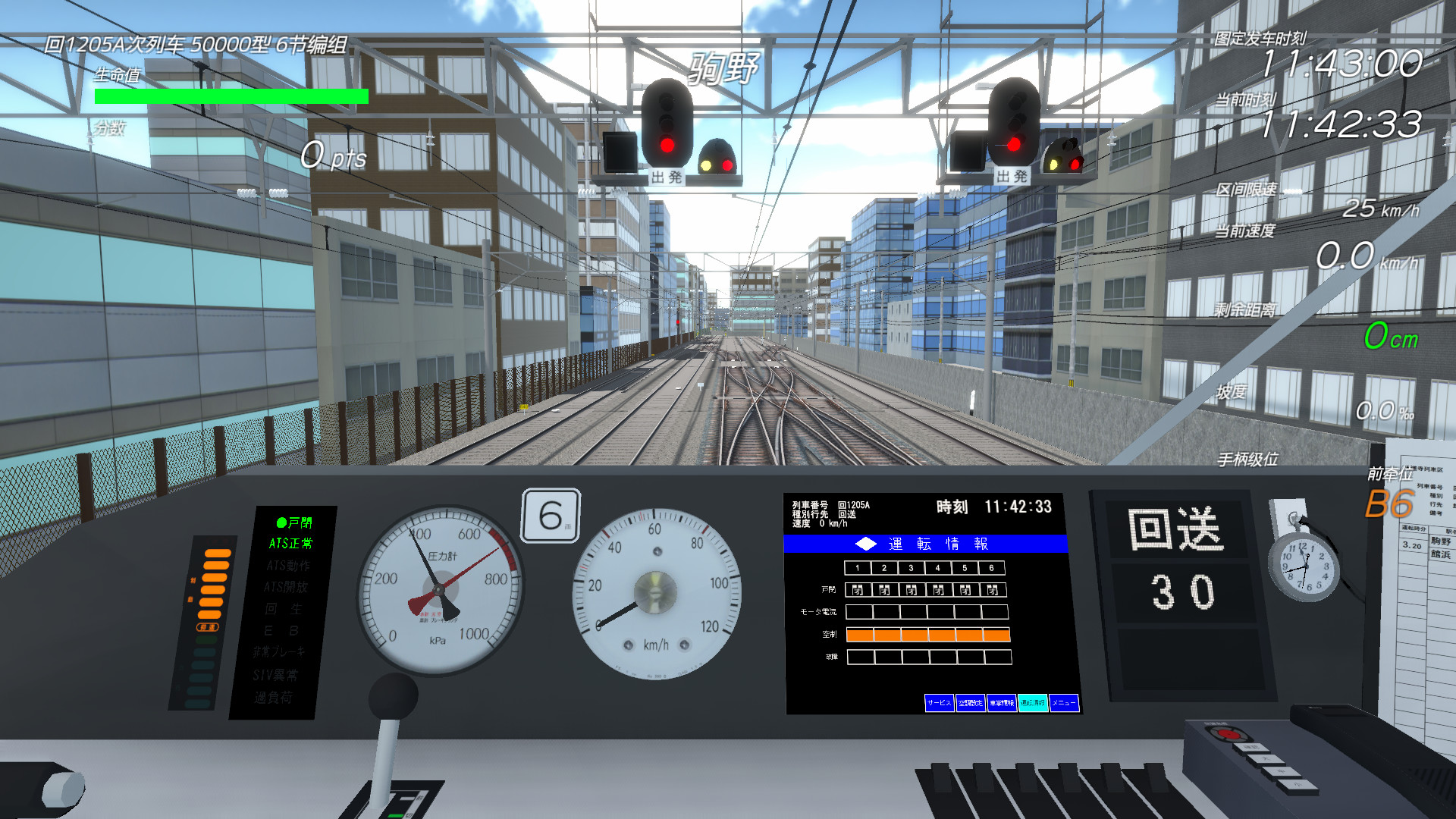Screen dimensions: 1456x819
Task: Switch to the 車掌情報 tab
Action: coord(1002,703)
